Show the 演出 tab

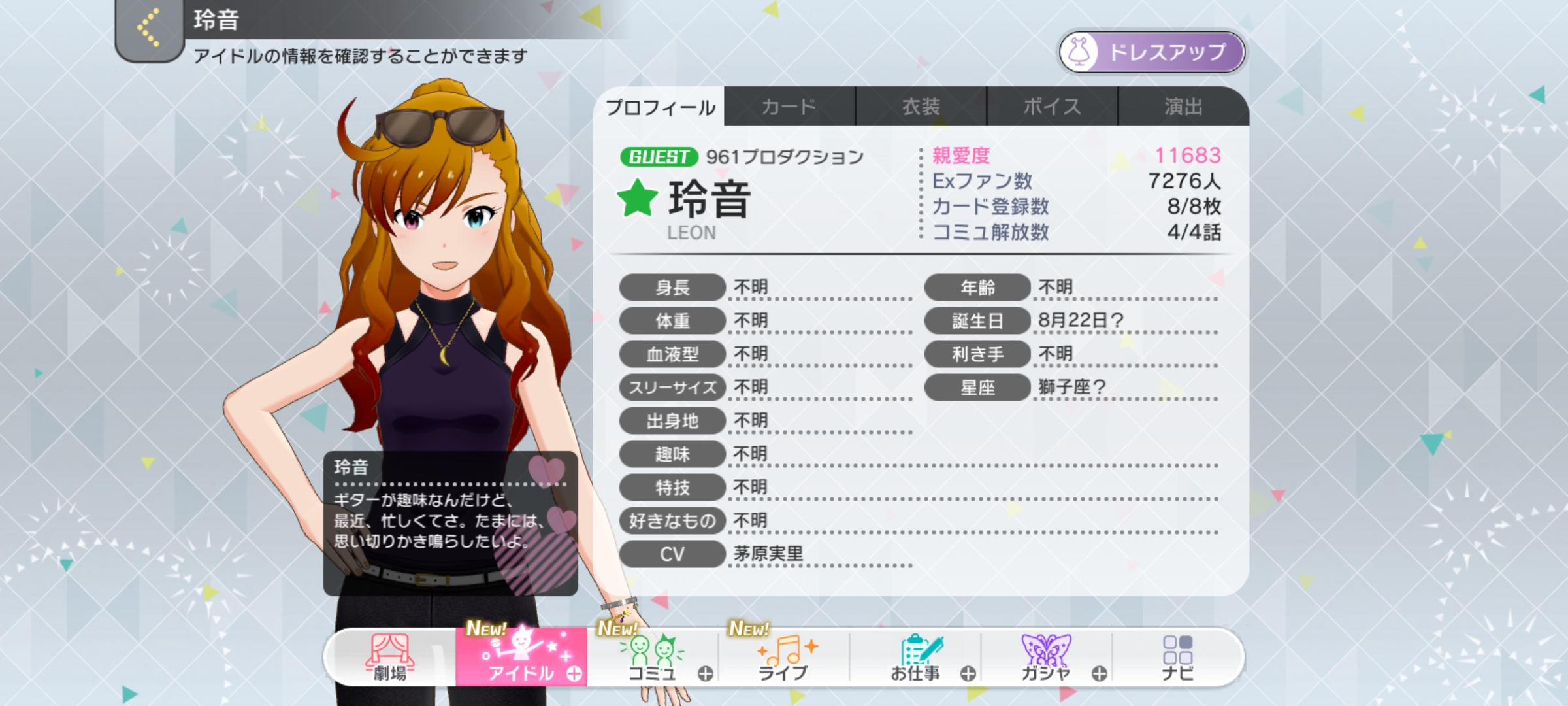[x=1183, y=107]
